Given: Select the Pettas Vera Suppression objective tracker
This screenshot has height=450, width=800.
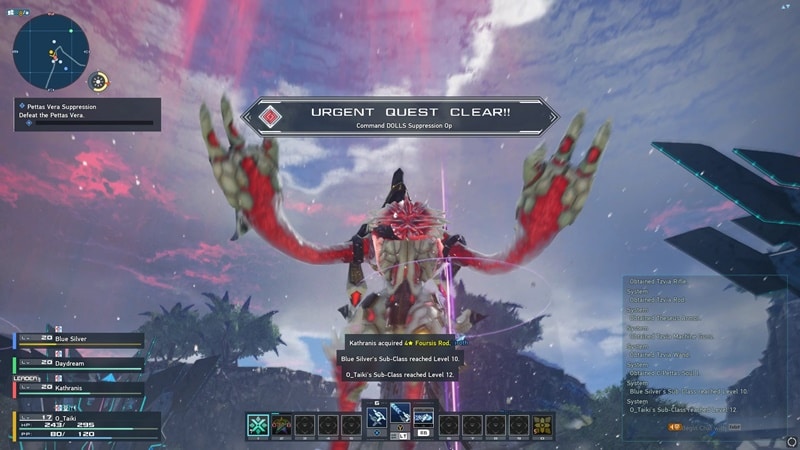Looking at the screenshot, I should coord(86,110).
